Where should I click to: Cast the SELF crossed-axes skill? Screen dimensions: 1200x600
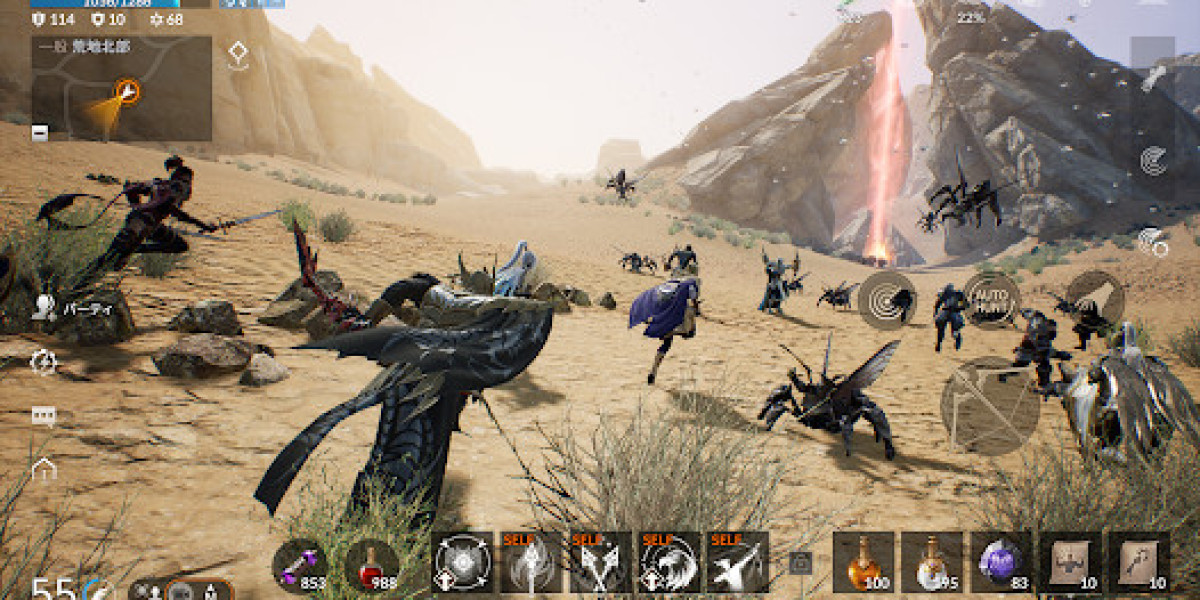600,562
